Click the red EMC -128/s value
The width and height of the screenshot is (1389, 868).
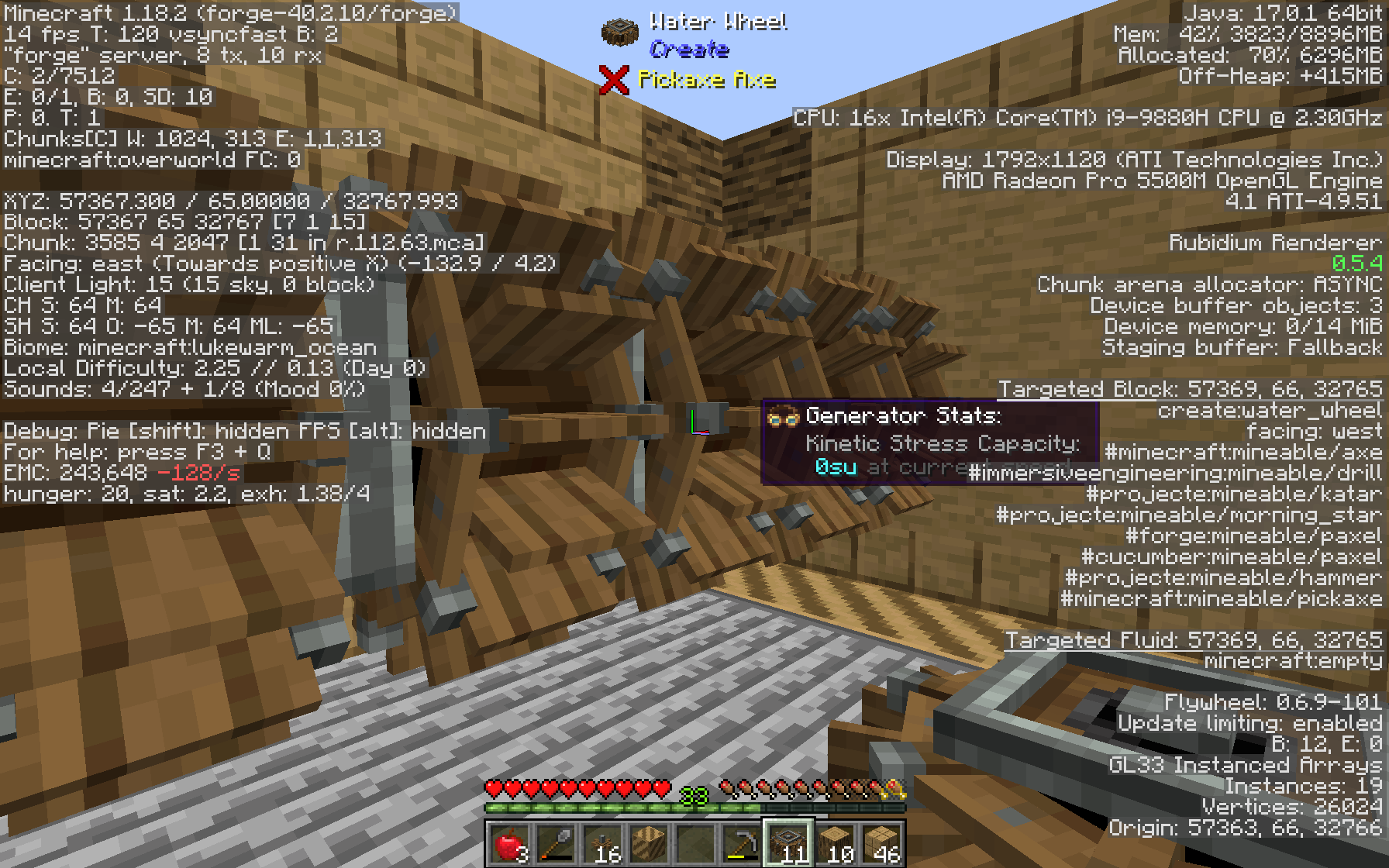click(199, 471)
